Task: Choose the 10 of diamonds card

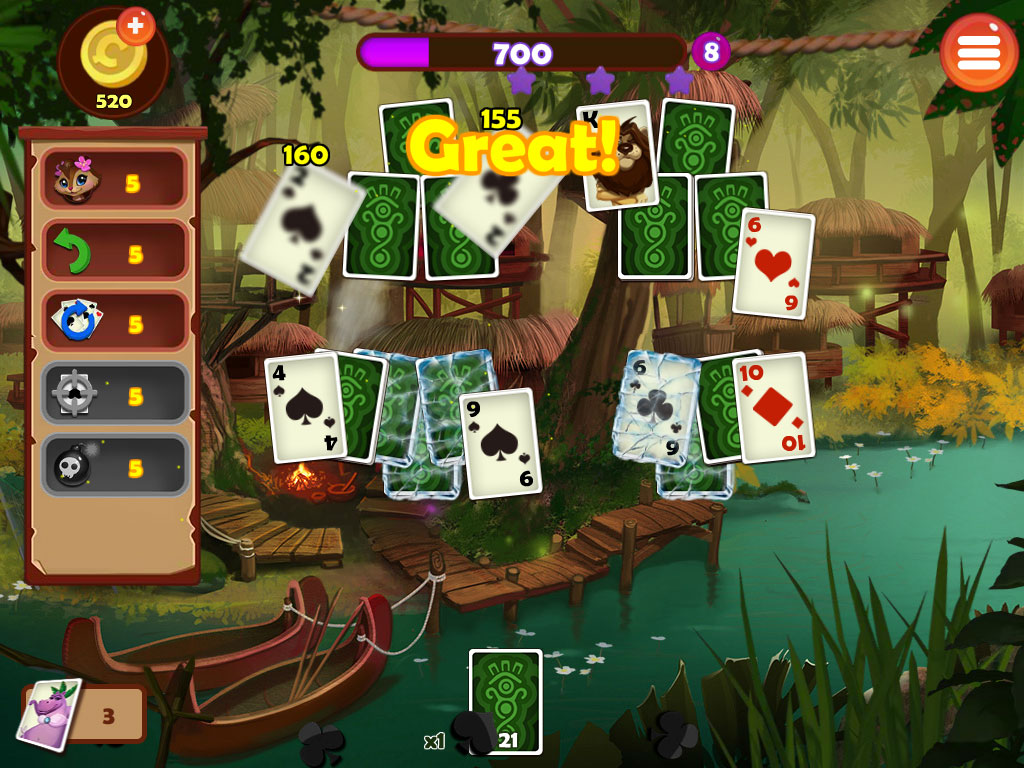Action: click(x=772, y=407)
